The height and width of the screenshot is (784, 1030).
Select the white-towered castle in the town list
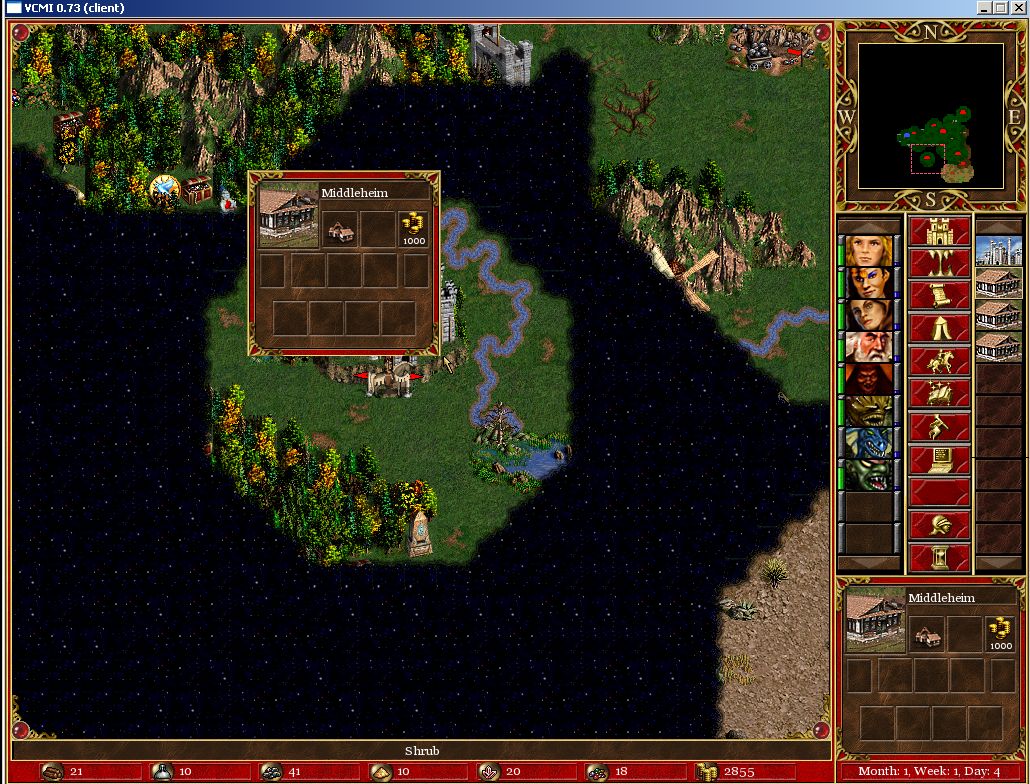point(998,251)
